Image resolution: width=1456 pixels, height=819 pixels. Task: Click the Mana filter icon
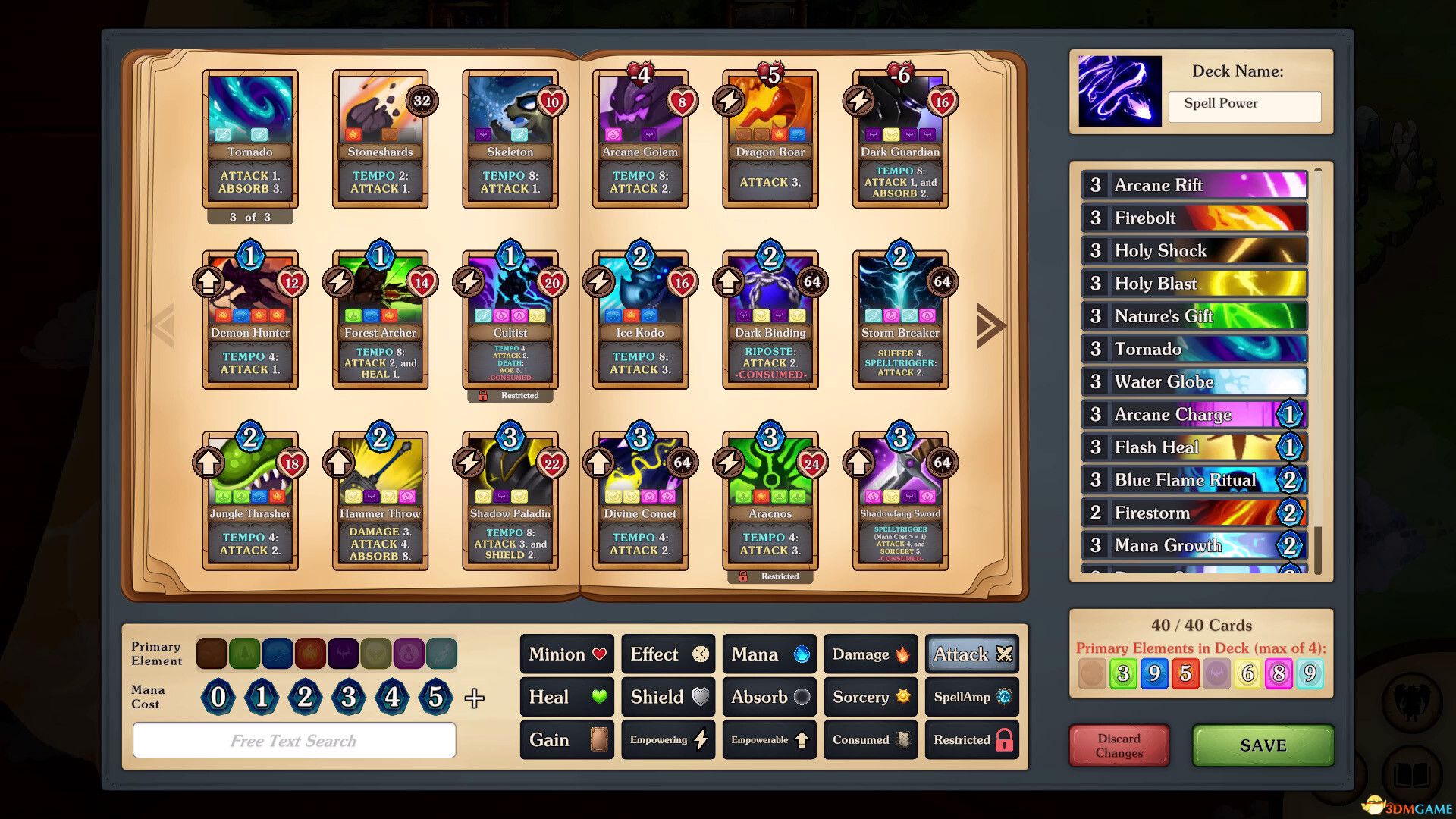pyautogui.click(x=769, y=654)
